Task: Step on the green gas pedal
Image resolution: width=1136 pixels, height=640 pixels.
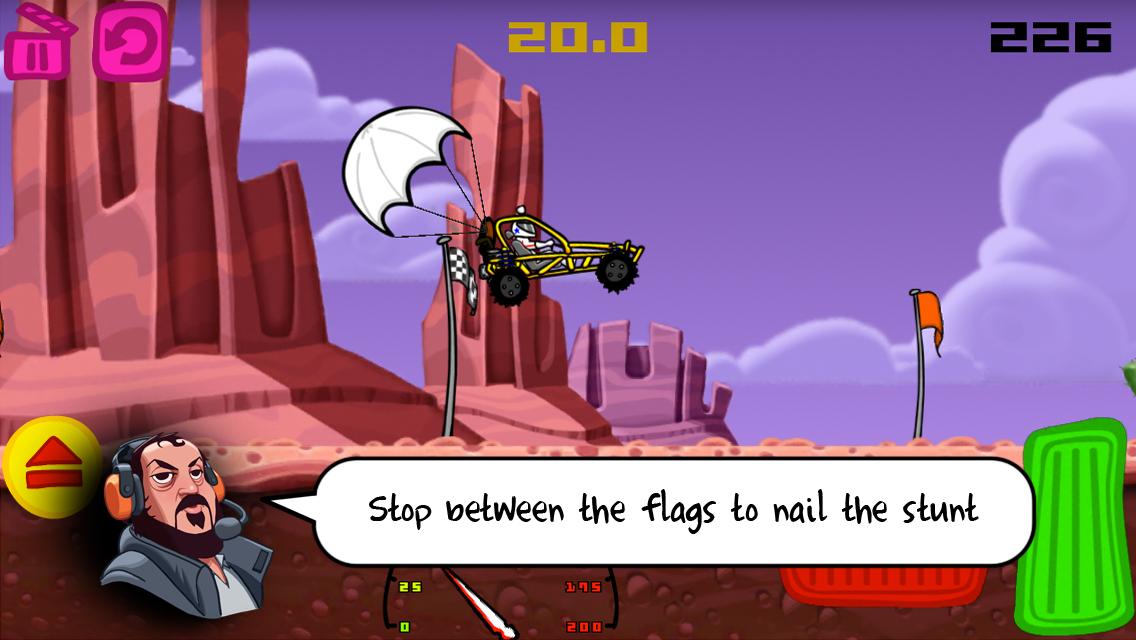Action: pyautogui.click(x=1074, y=526)
